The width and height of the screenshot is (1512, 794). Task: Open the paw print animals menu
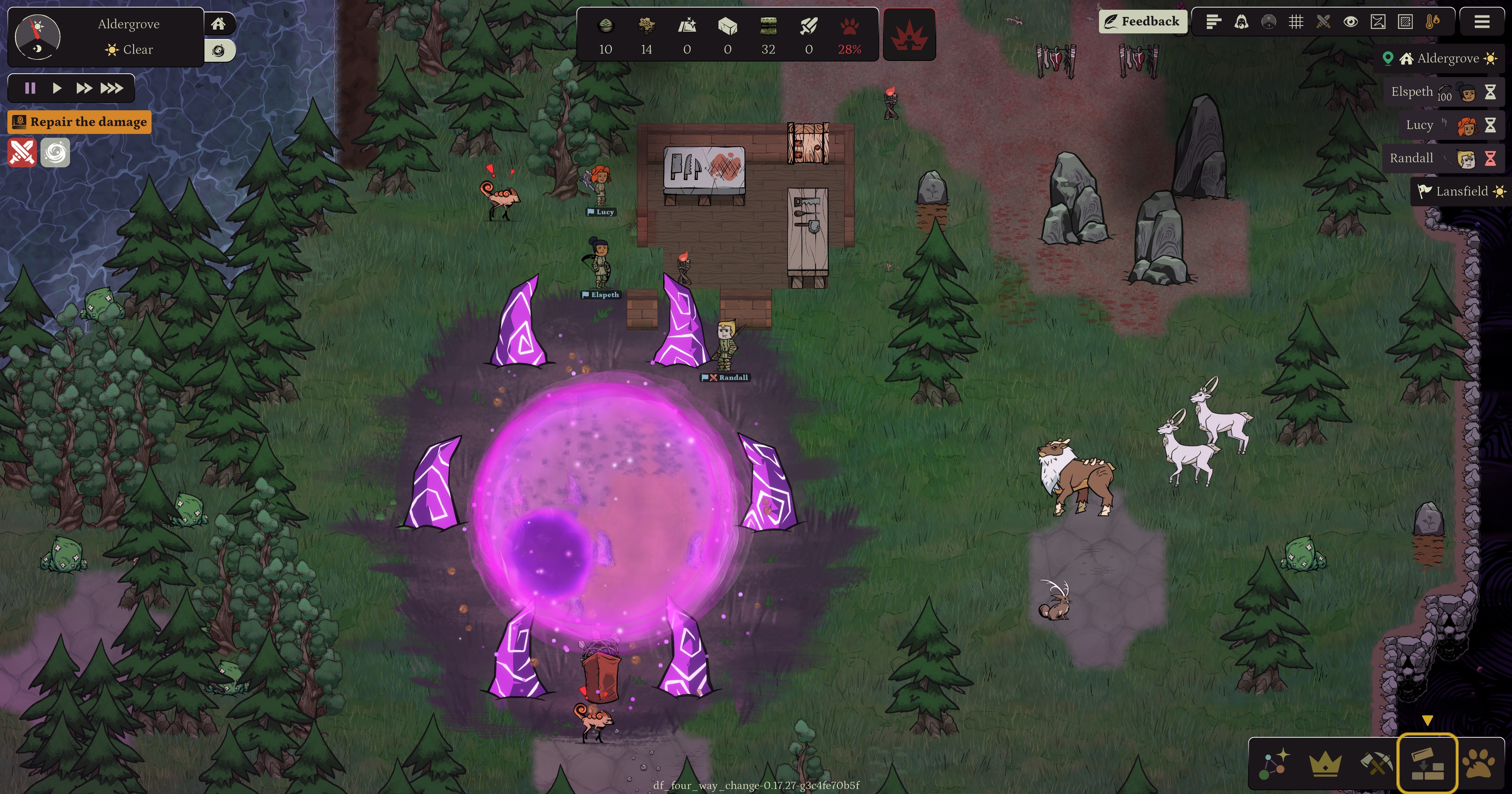pyautogui.click(x=1478, y=764)
